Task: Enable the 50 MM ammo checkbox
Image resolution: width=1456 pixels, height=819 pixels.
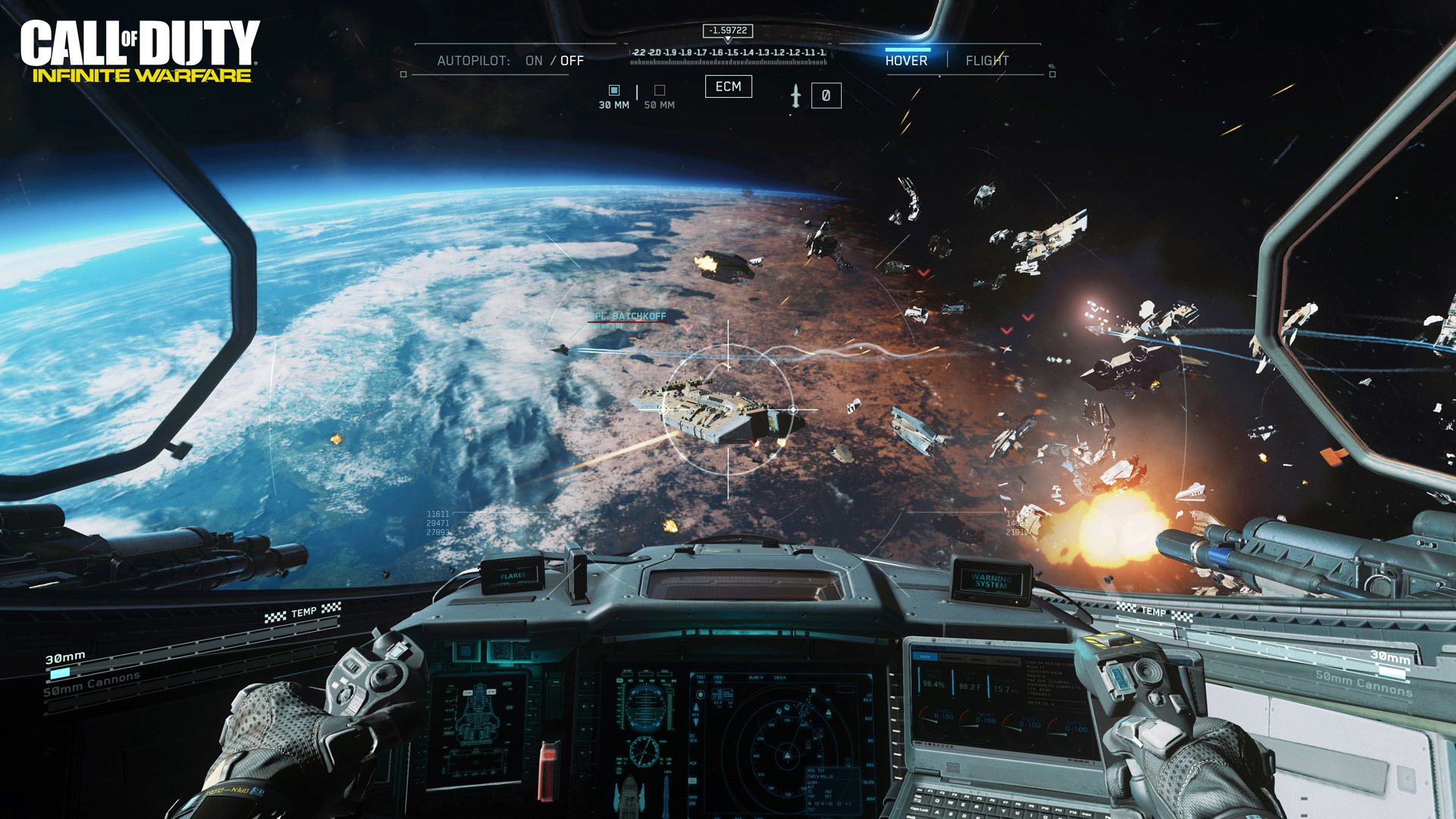Action: coord(659,89)
